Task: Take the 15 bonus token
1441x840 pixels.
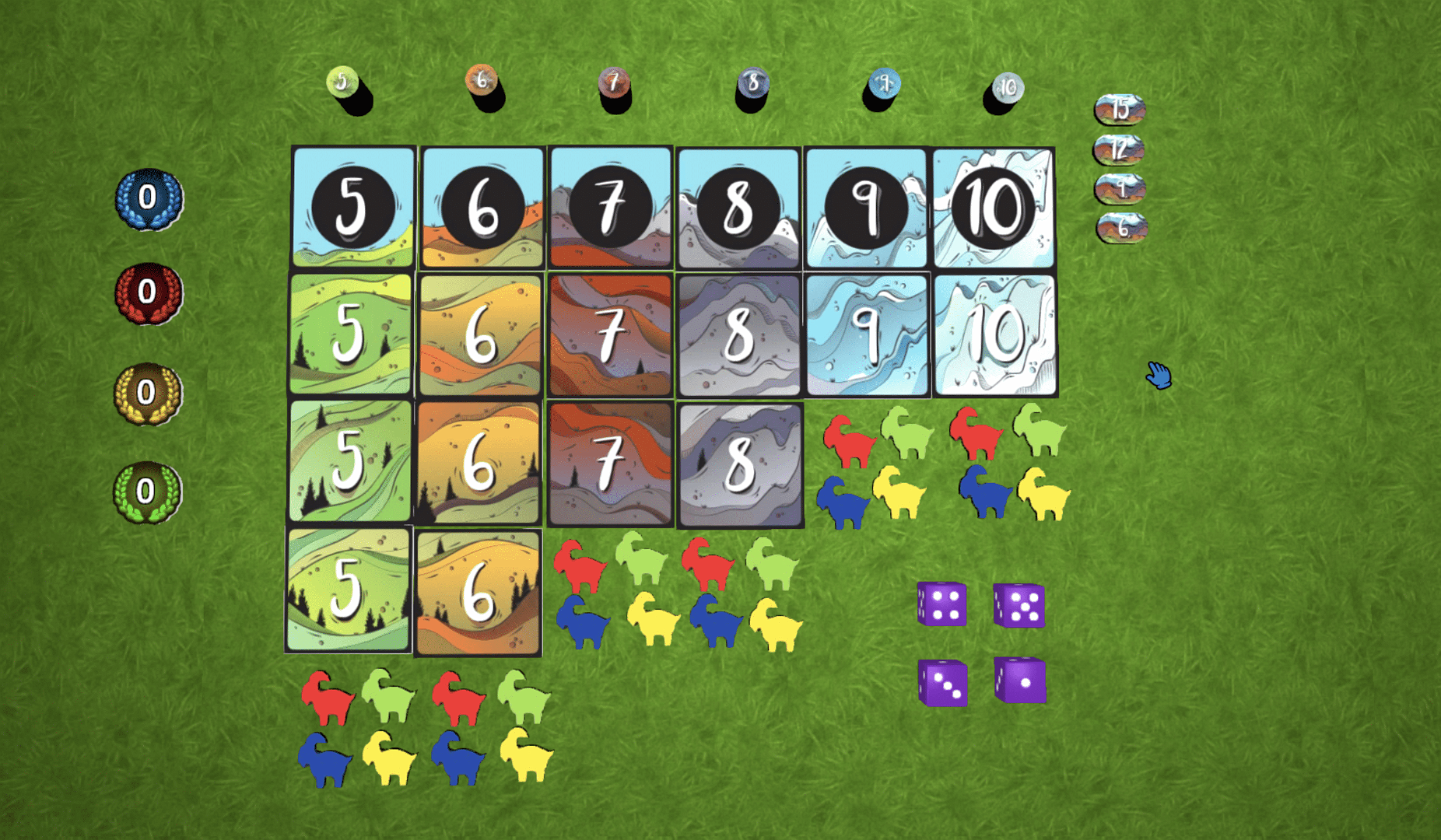Action: (1120, 110)
